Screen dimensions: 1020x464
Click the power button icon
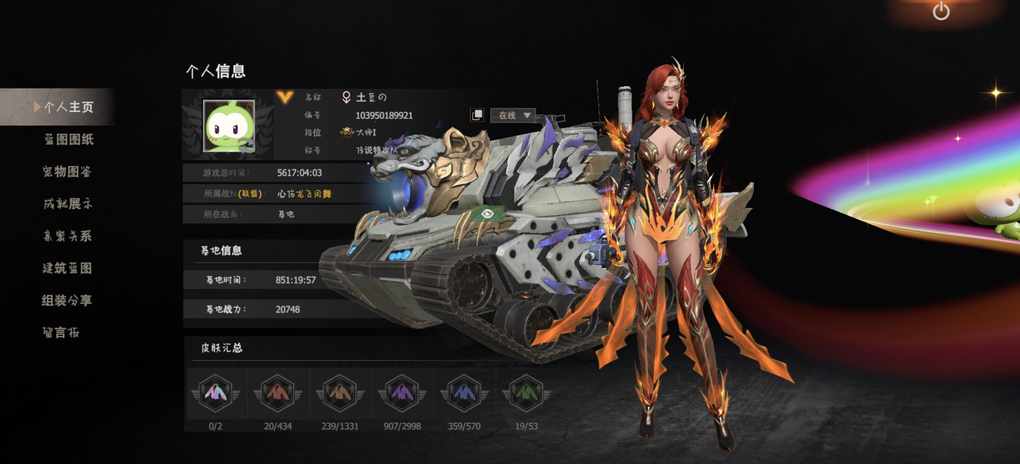pyautogui.click(x=941, y=11)
